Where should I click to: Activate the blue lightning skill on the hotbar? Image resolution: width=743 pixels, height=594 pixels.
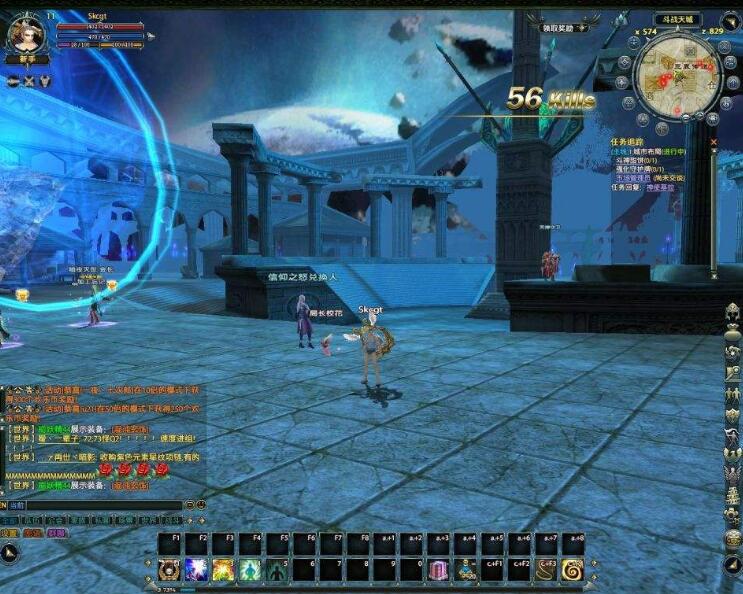point(196,570)
